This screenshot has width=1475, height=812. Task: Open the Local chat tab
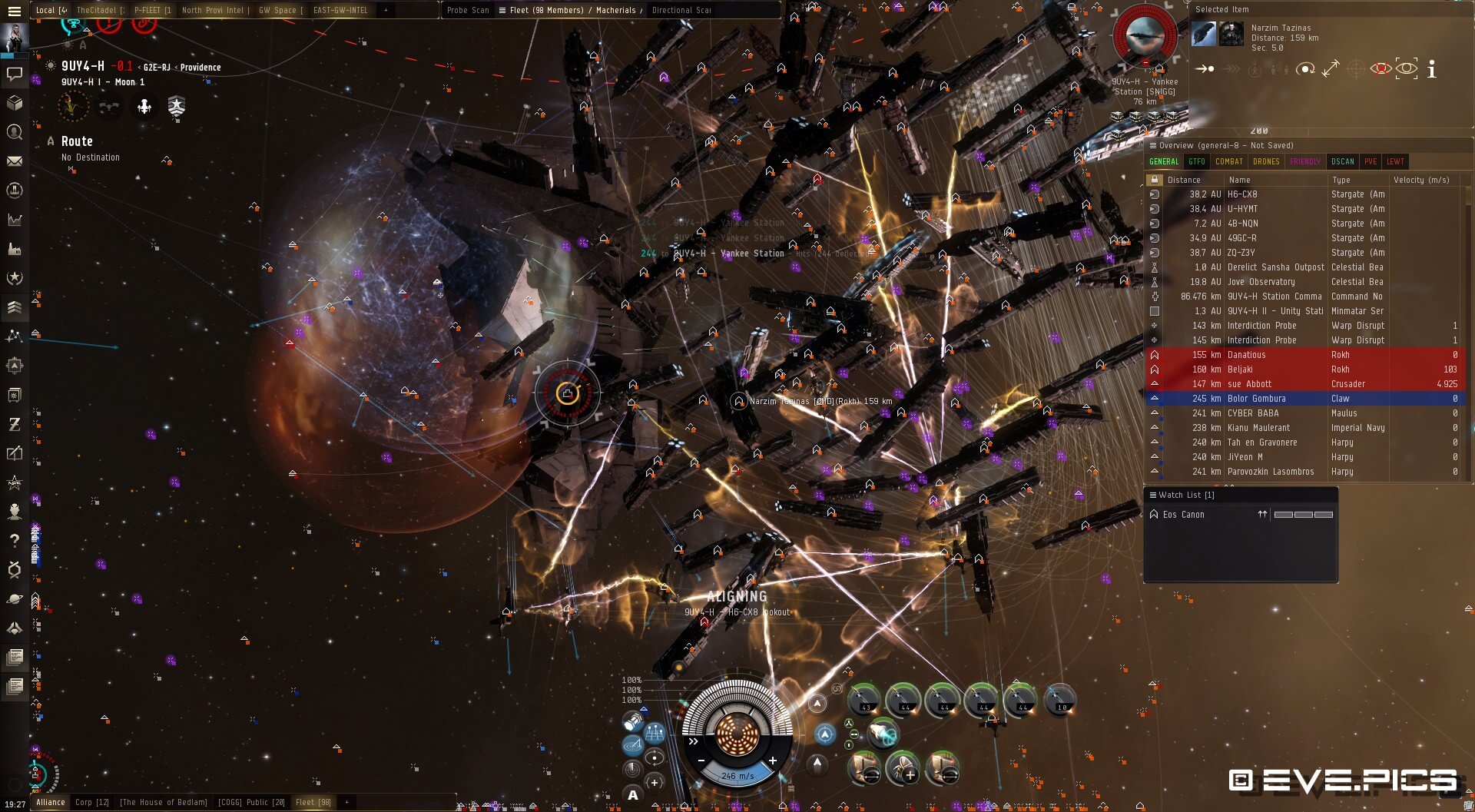[x=51, y=10]
